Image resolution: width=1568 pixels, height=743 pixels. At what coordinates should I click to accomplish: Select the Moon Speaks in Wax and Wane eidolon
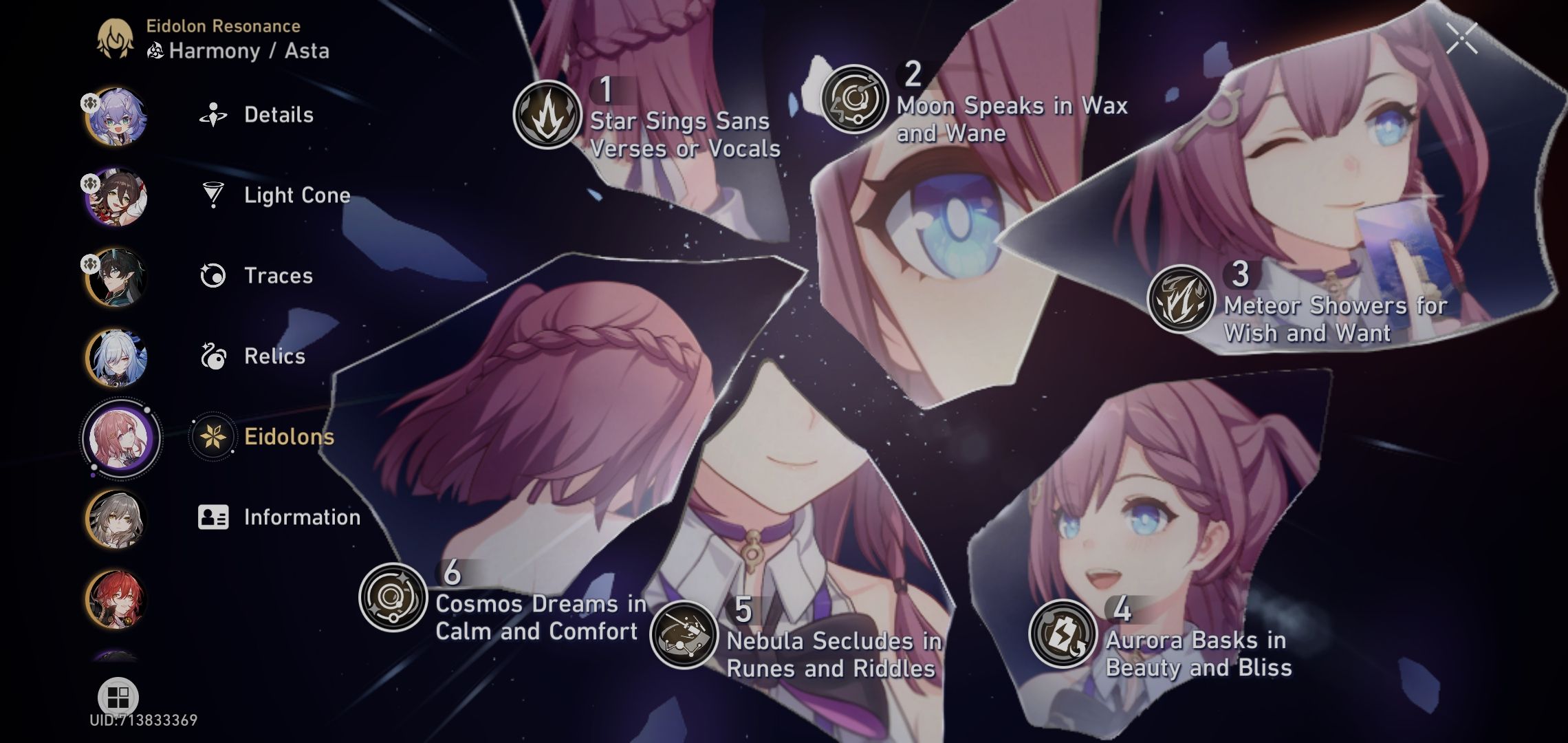point(855,101)
